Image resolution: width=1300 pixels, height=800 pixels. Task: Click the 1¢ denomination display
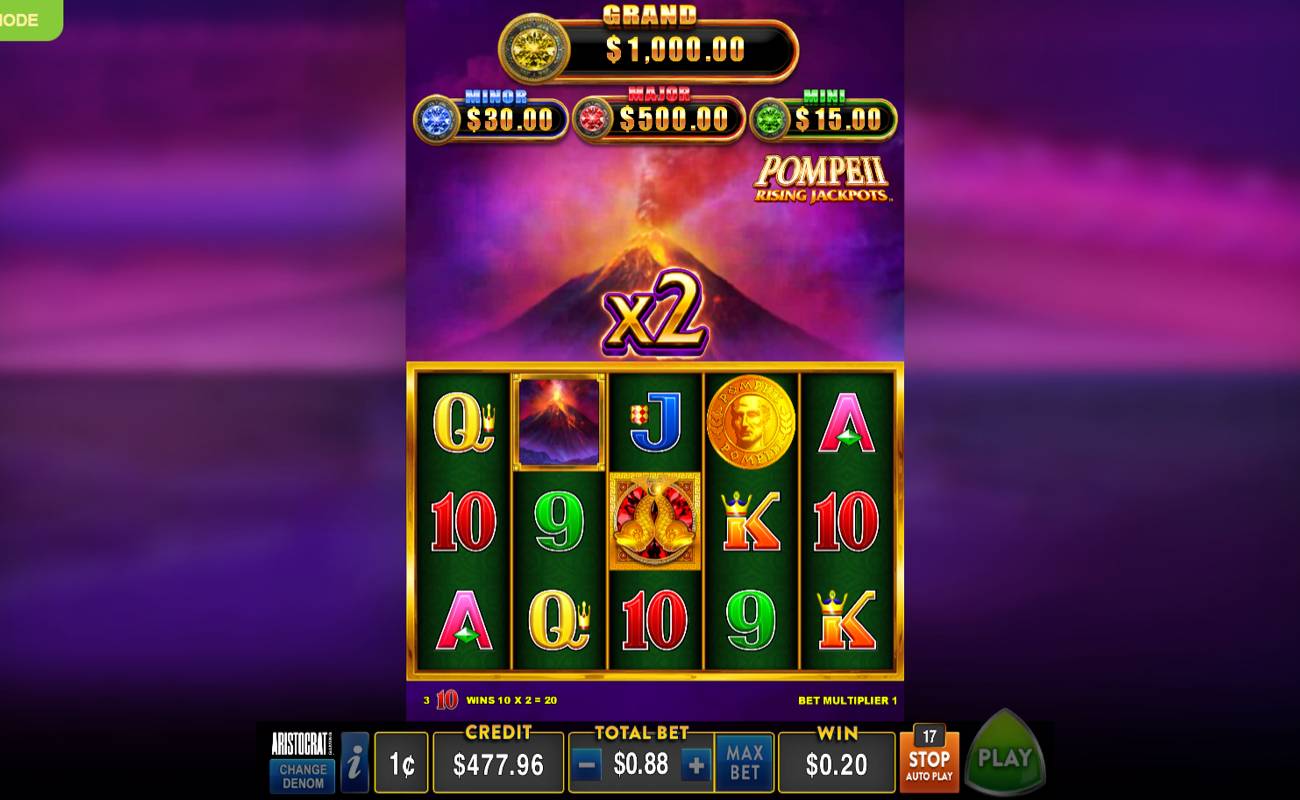pos(401,761)
